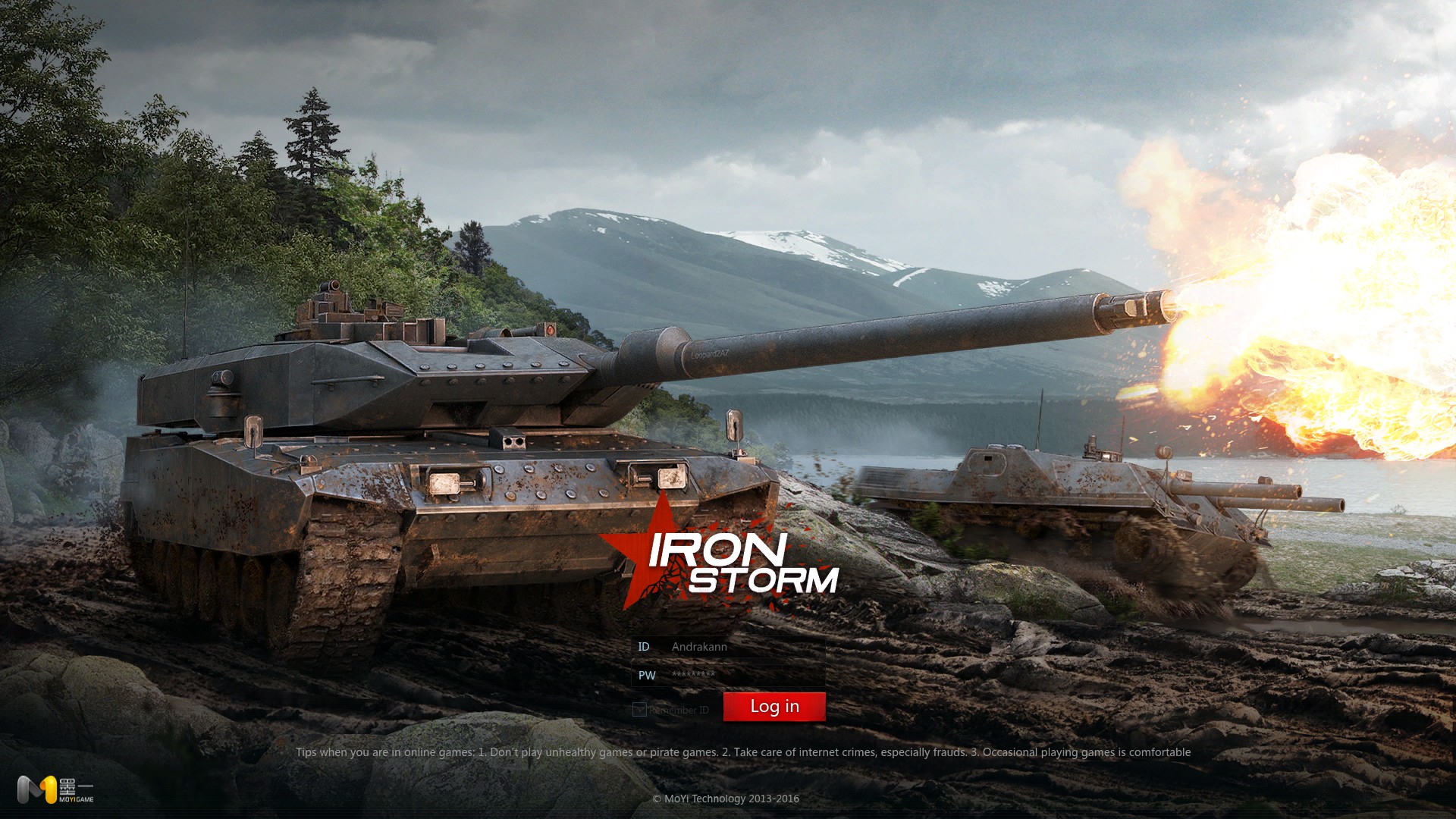Select the PW password field
Viewport: 1456px width, 819px height.
743,675
